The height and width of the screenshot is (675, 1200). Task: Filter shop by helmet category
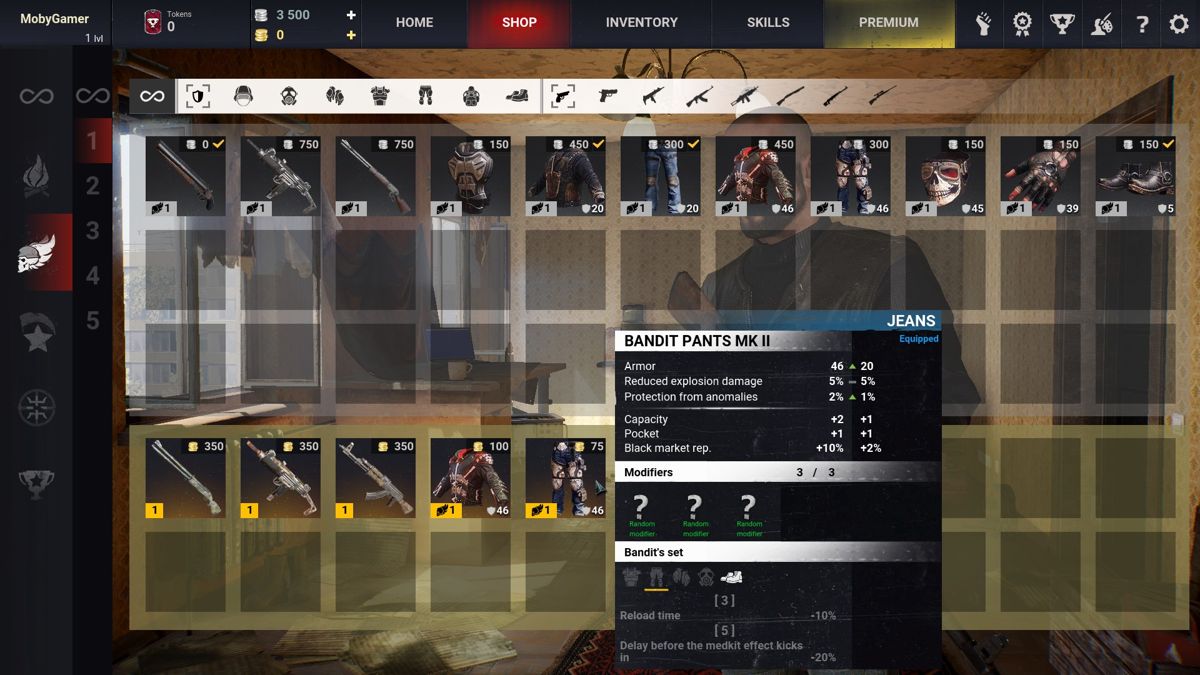click(x=243, y=96)
